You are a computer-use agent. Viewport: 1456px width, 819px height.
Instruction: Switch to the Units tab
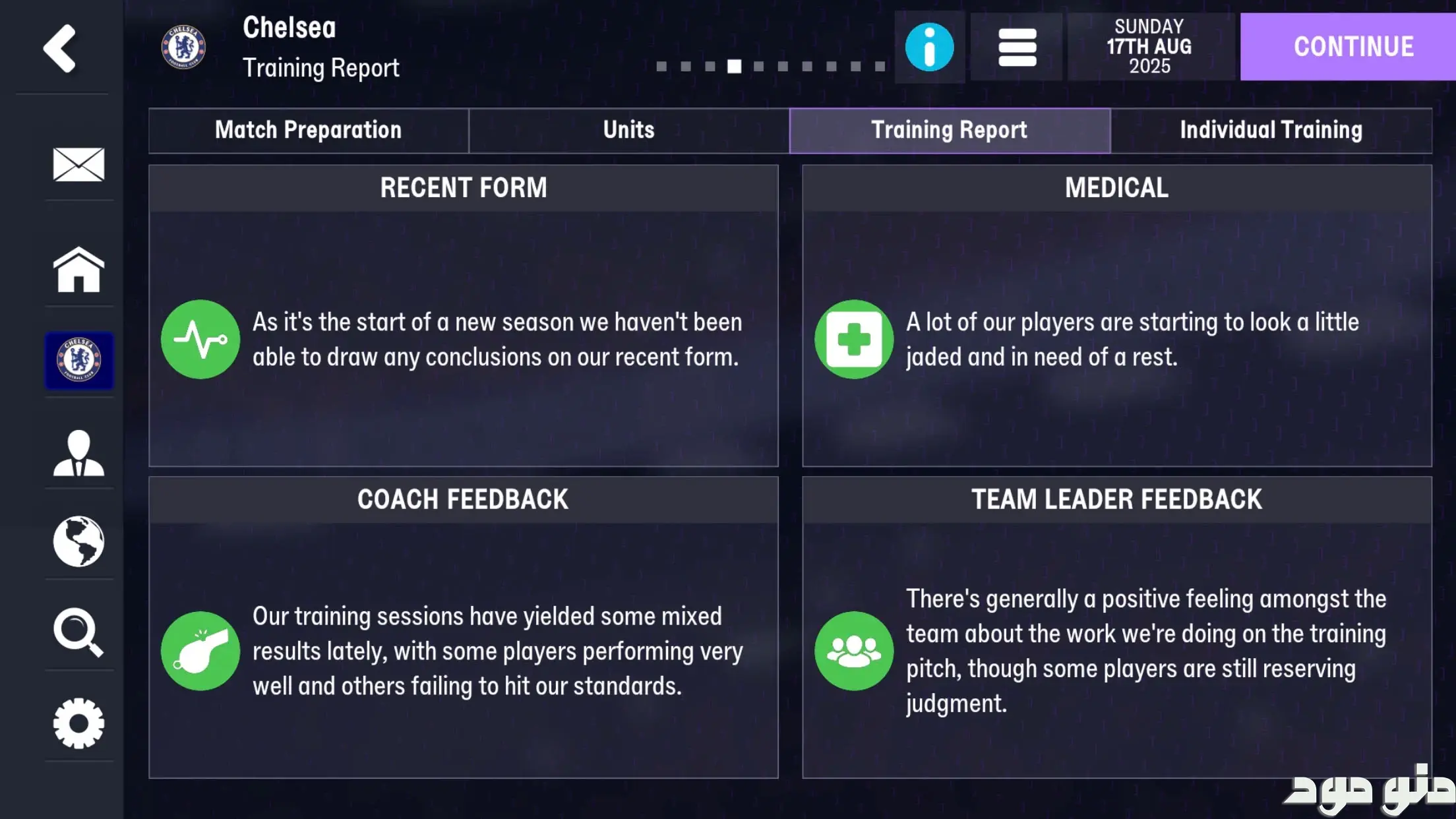pos(628,130)
